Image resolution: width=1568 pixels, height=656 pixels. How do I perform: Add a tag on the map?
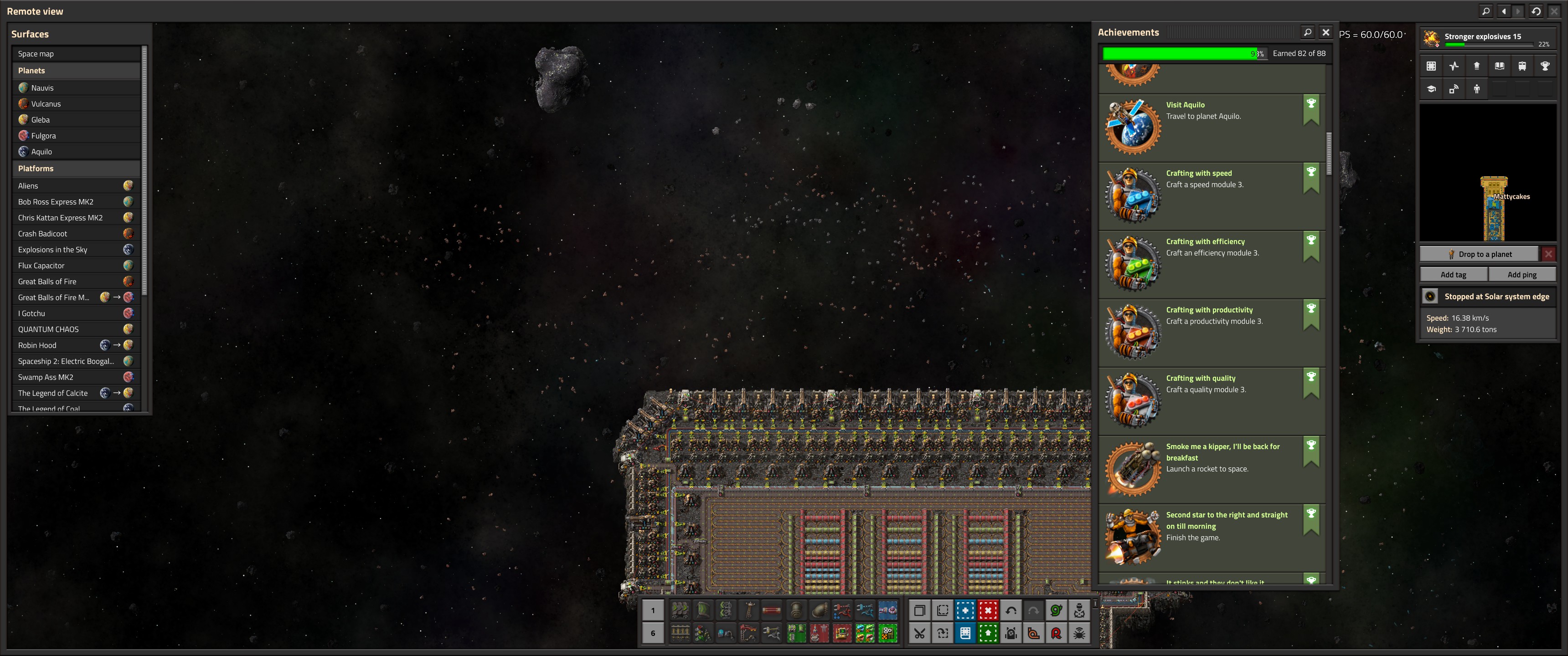click(1453, 274)
